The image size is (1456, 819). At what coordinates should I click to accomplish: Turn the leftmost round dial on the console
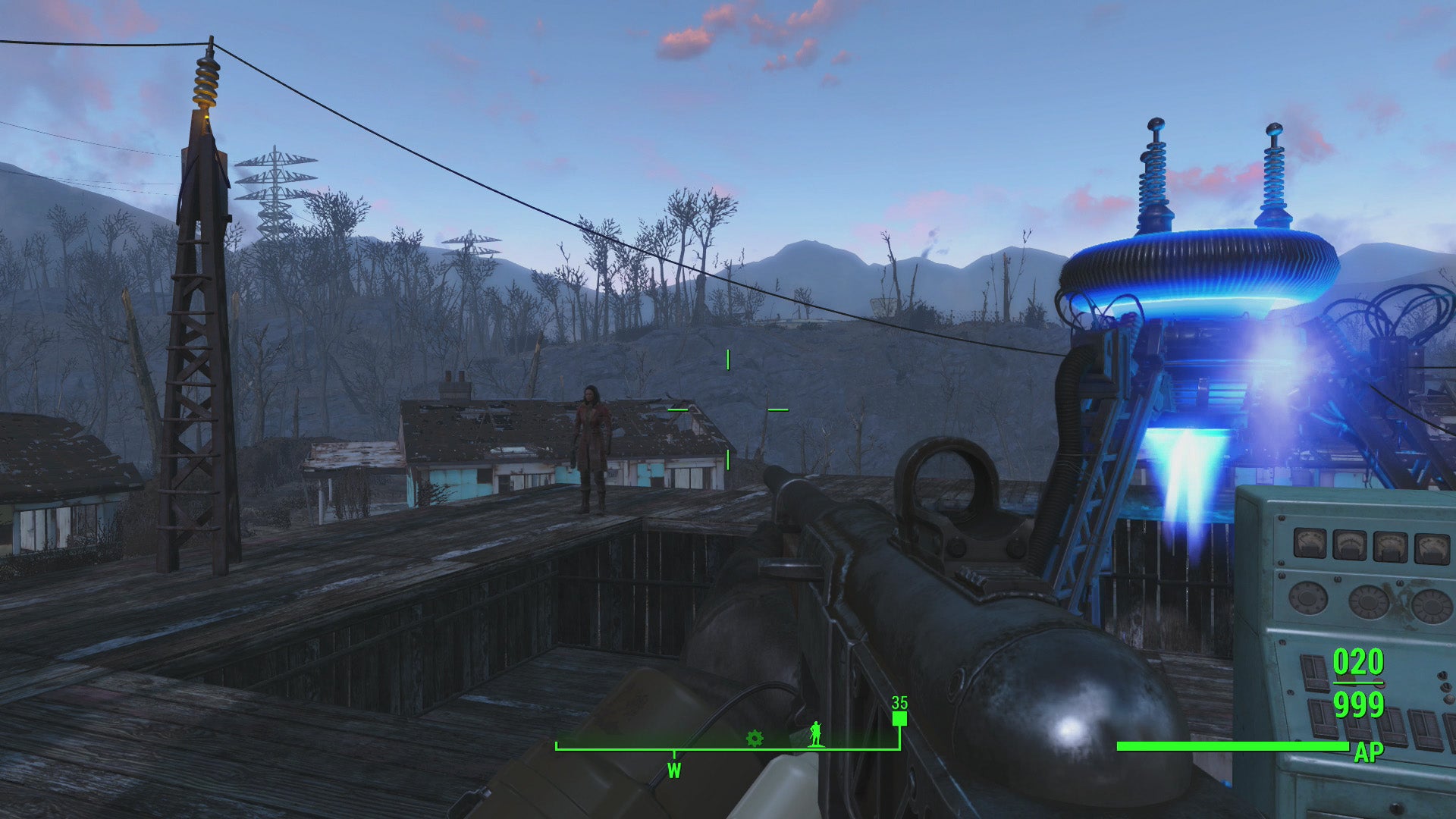(x=1307, y=599)
